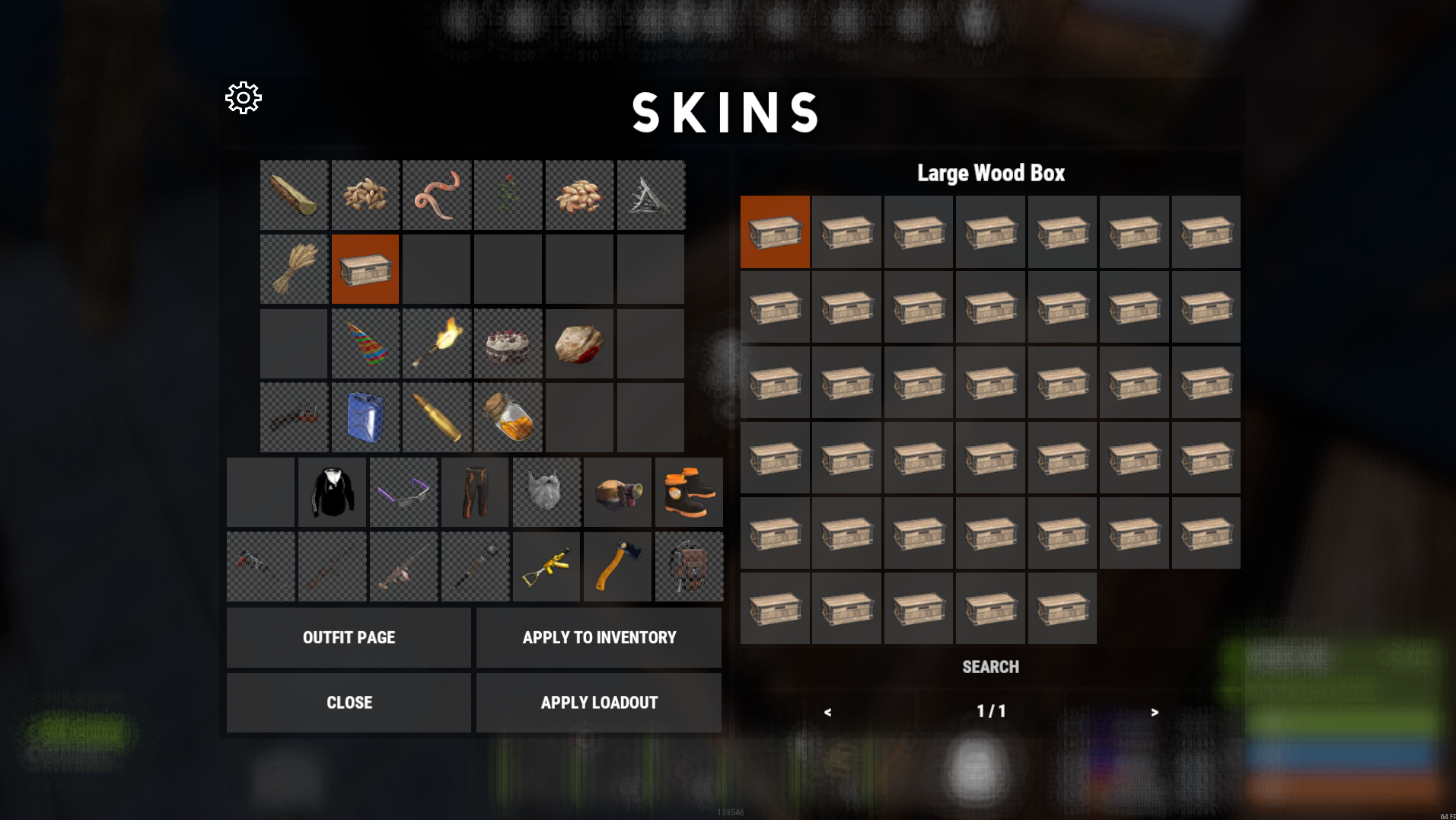Select the highlighted Large Wood Box skin
This screenshot has width=1456, height=820.
[775, 231]
